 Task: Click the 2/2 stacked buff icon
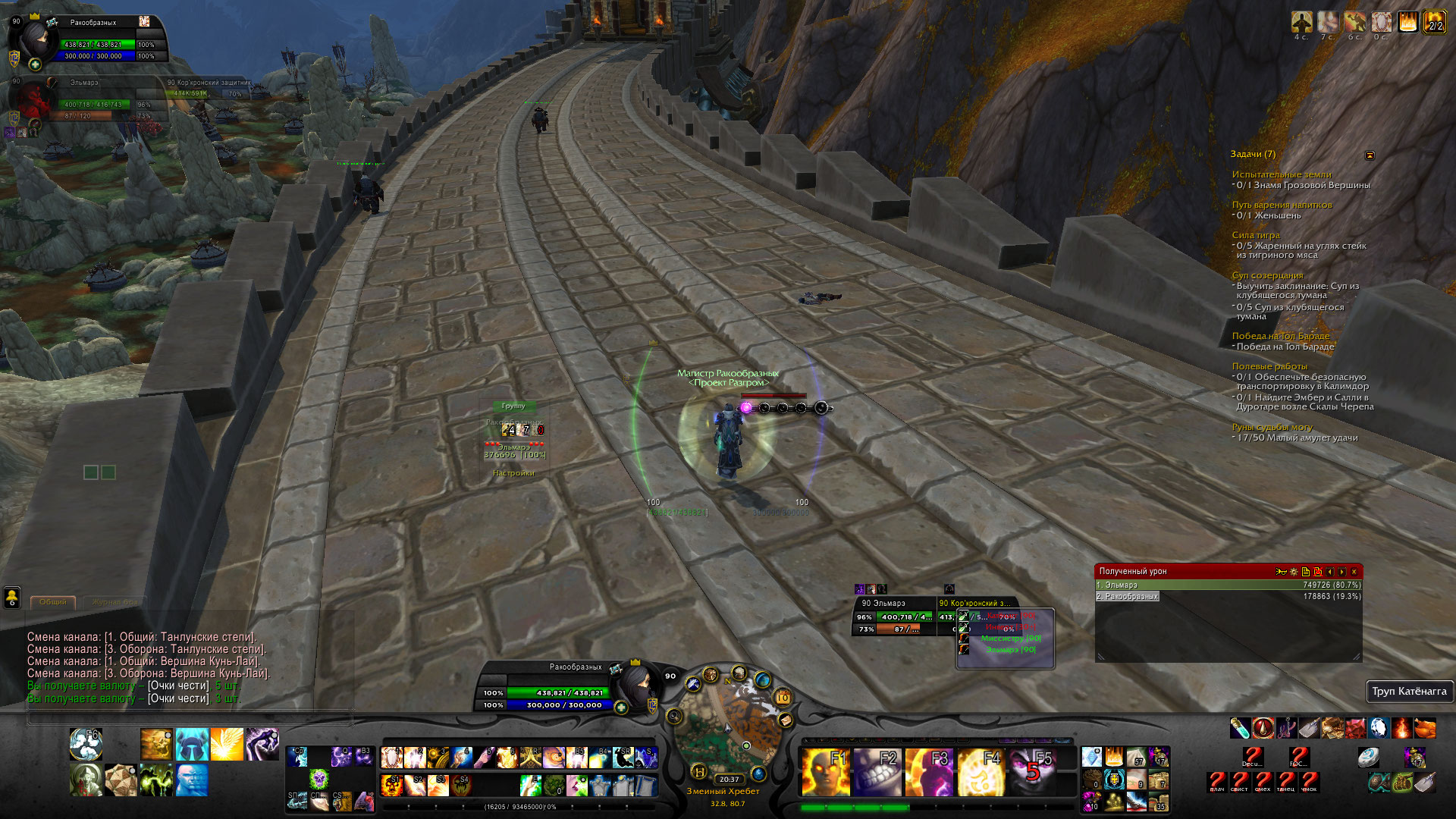click(x=1434, y=22)
